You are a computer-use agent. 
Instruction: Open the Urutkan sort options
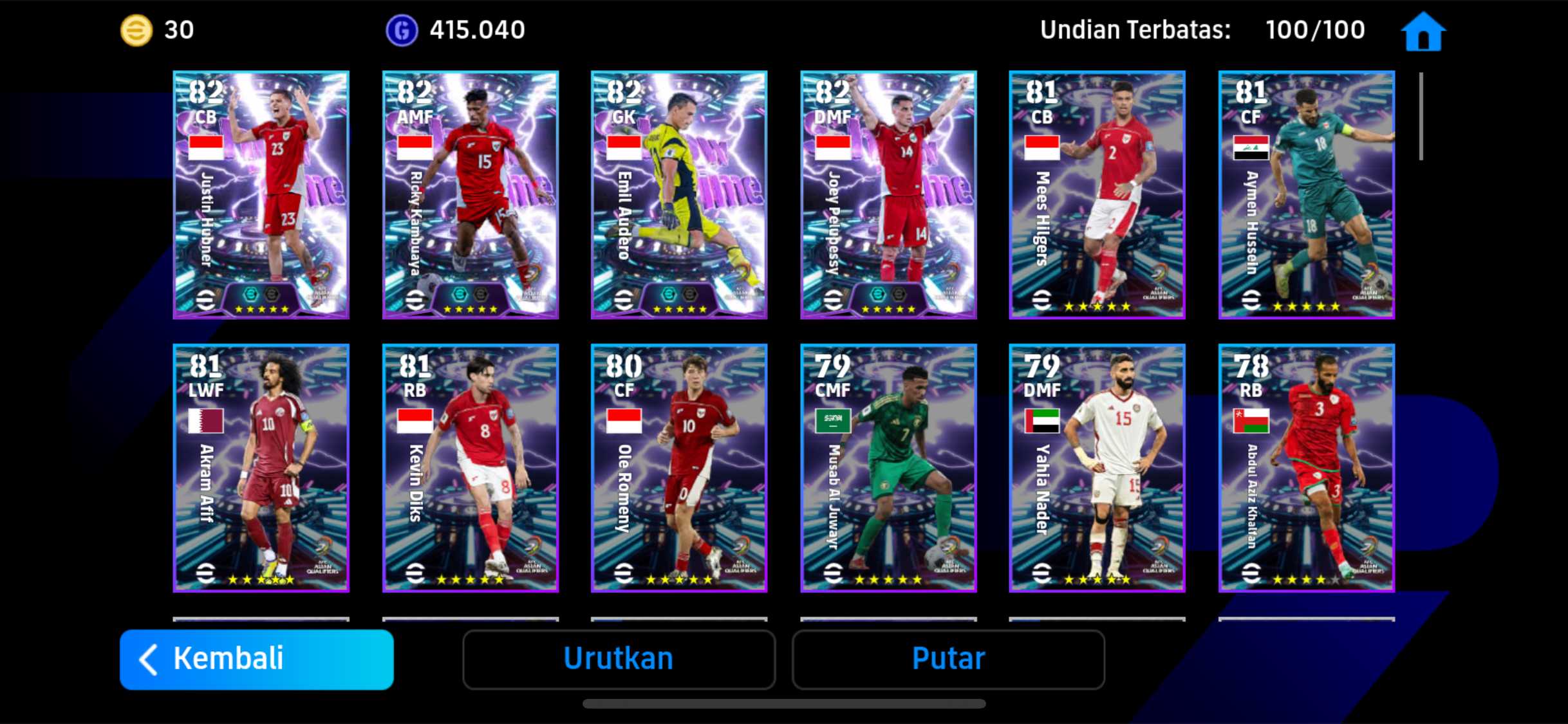(619, 659)
